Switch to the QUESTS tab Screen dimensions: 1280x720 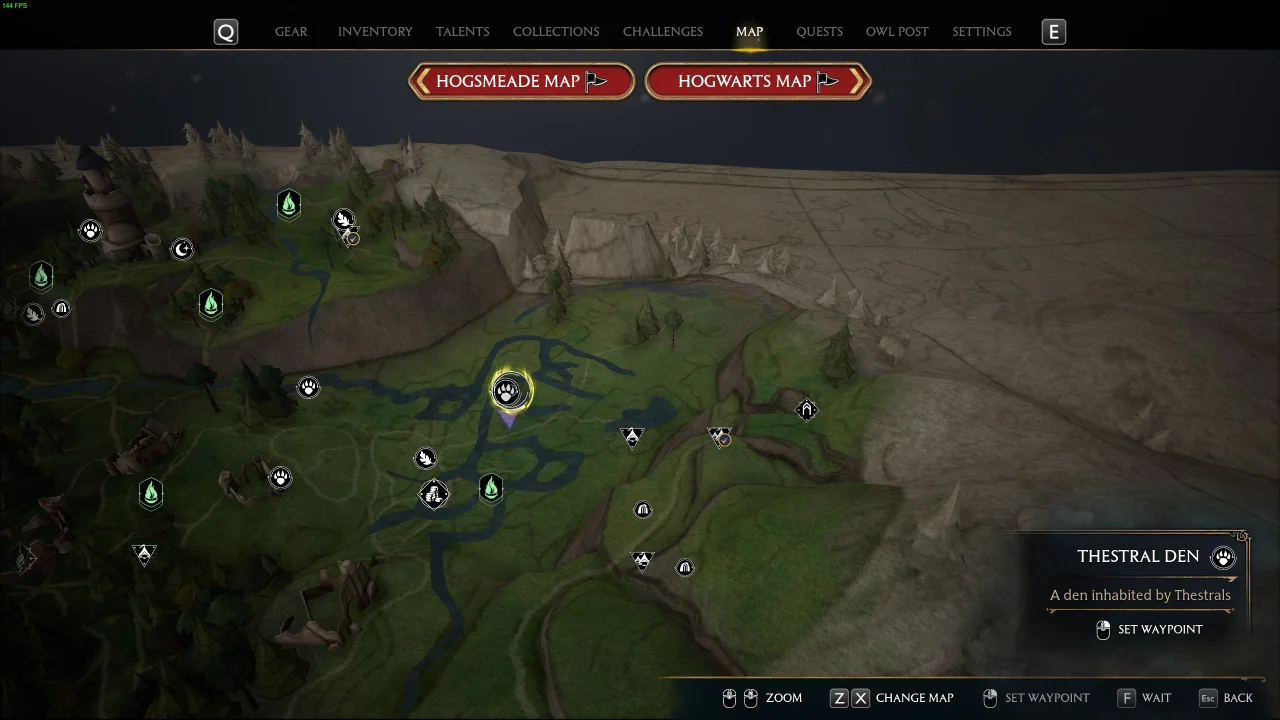pyautogui.click(x=819, y=31)
